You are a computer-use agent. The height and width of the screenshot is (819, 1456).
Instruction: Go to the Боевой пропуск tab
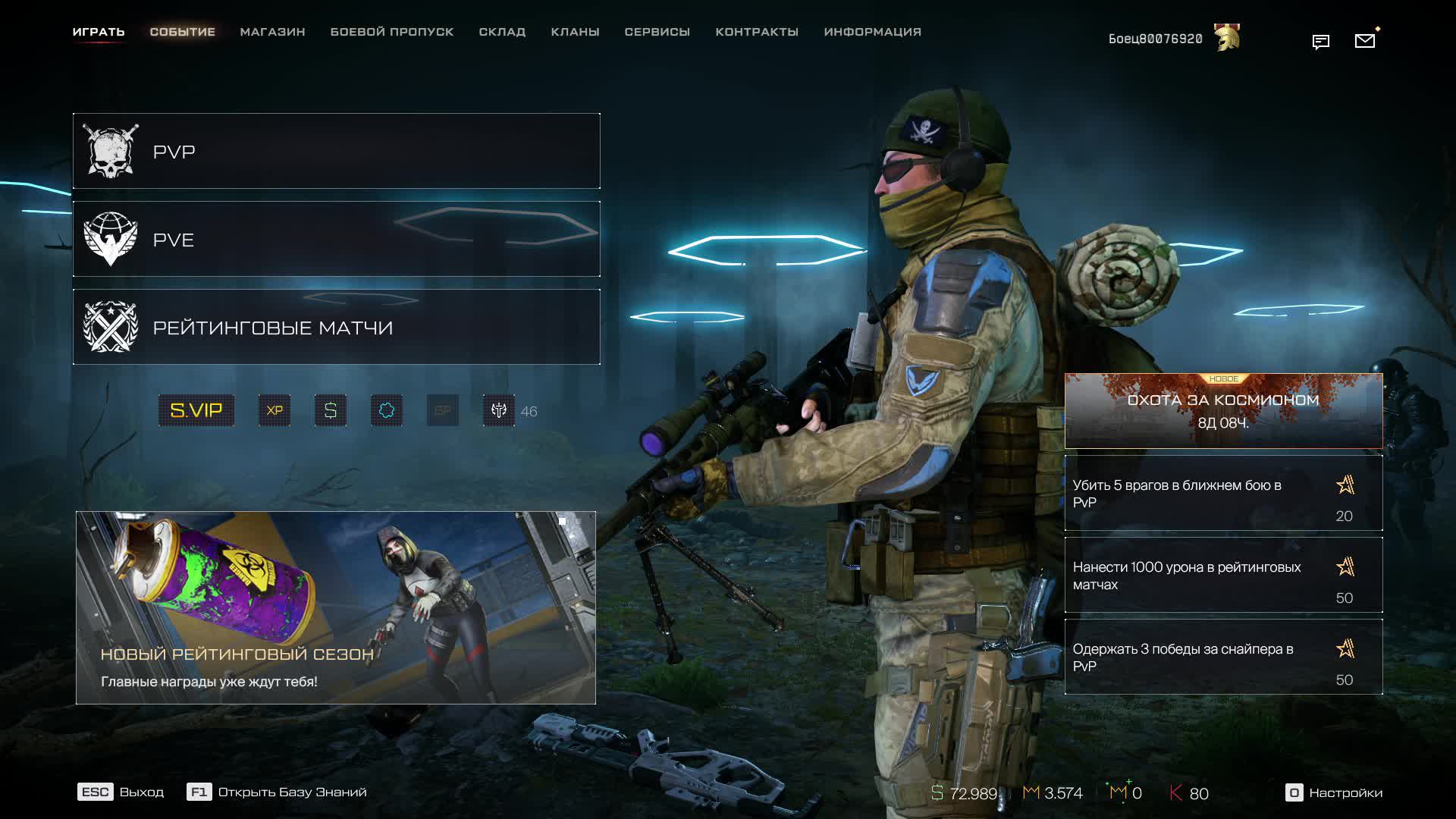tap(391, 32)
